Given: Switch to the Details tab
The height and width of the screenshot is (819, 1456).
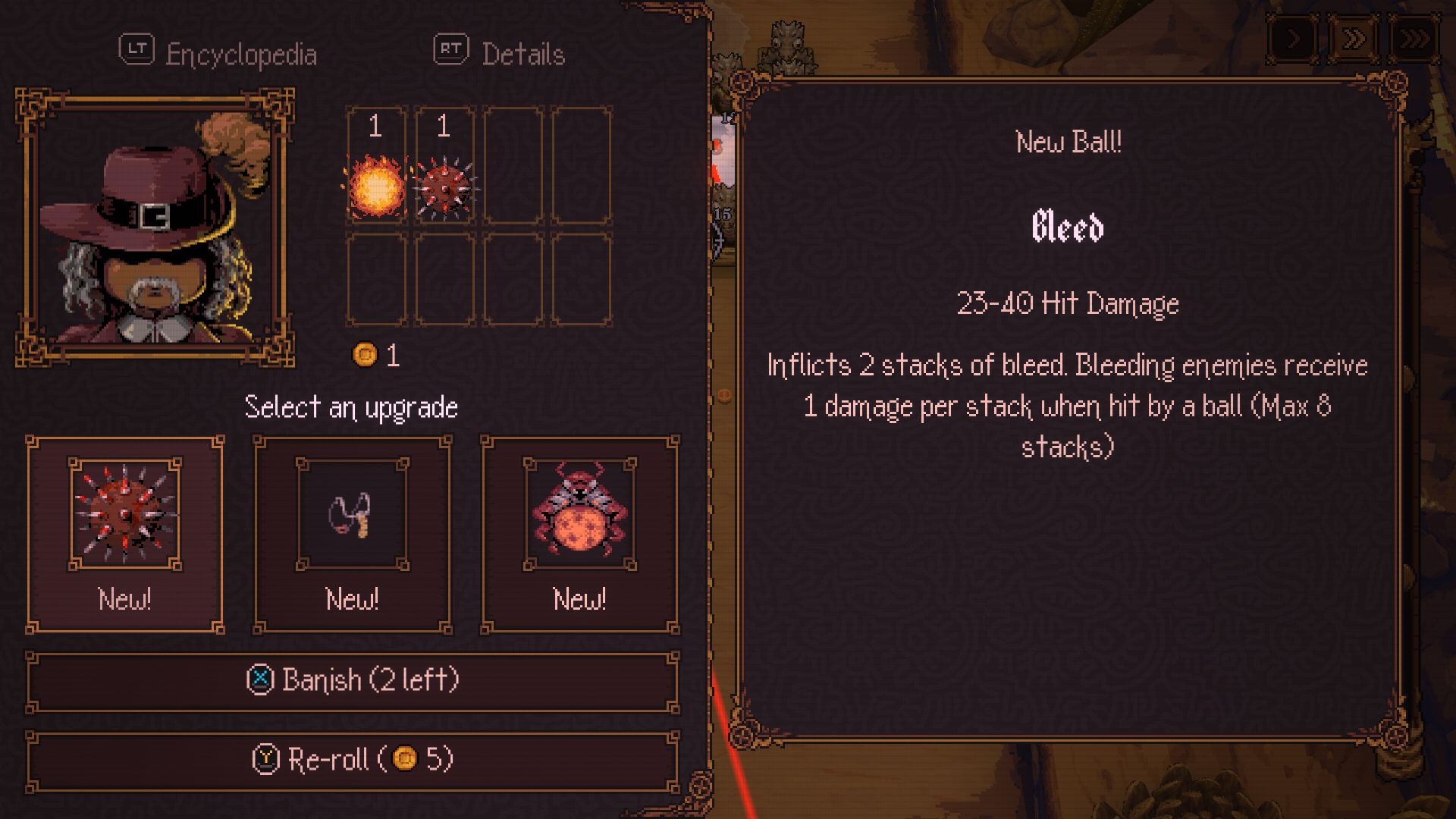Looking at the screenshot, I should click(x=500, y=53).
